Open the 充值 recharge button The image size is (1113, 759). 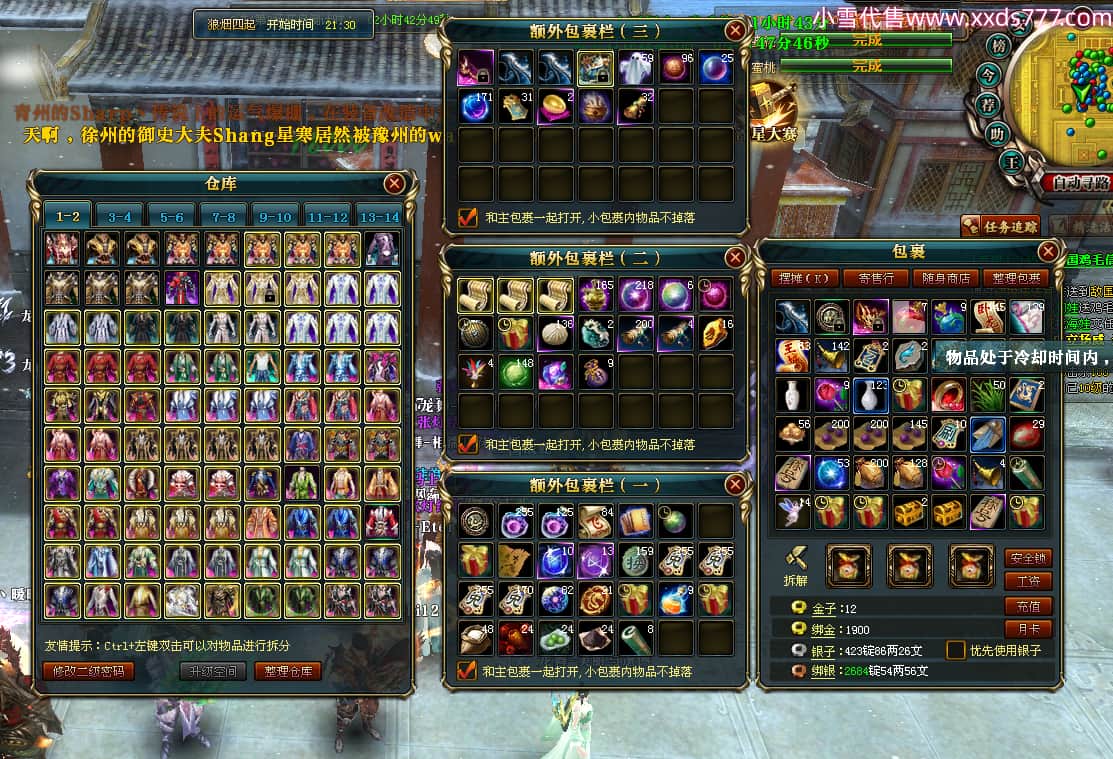(x=1028, y=606)
